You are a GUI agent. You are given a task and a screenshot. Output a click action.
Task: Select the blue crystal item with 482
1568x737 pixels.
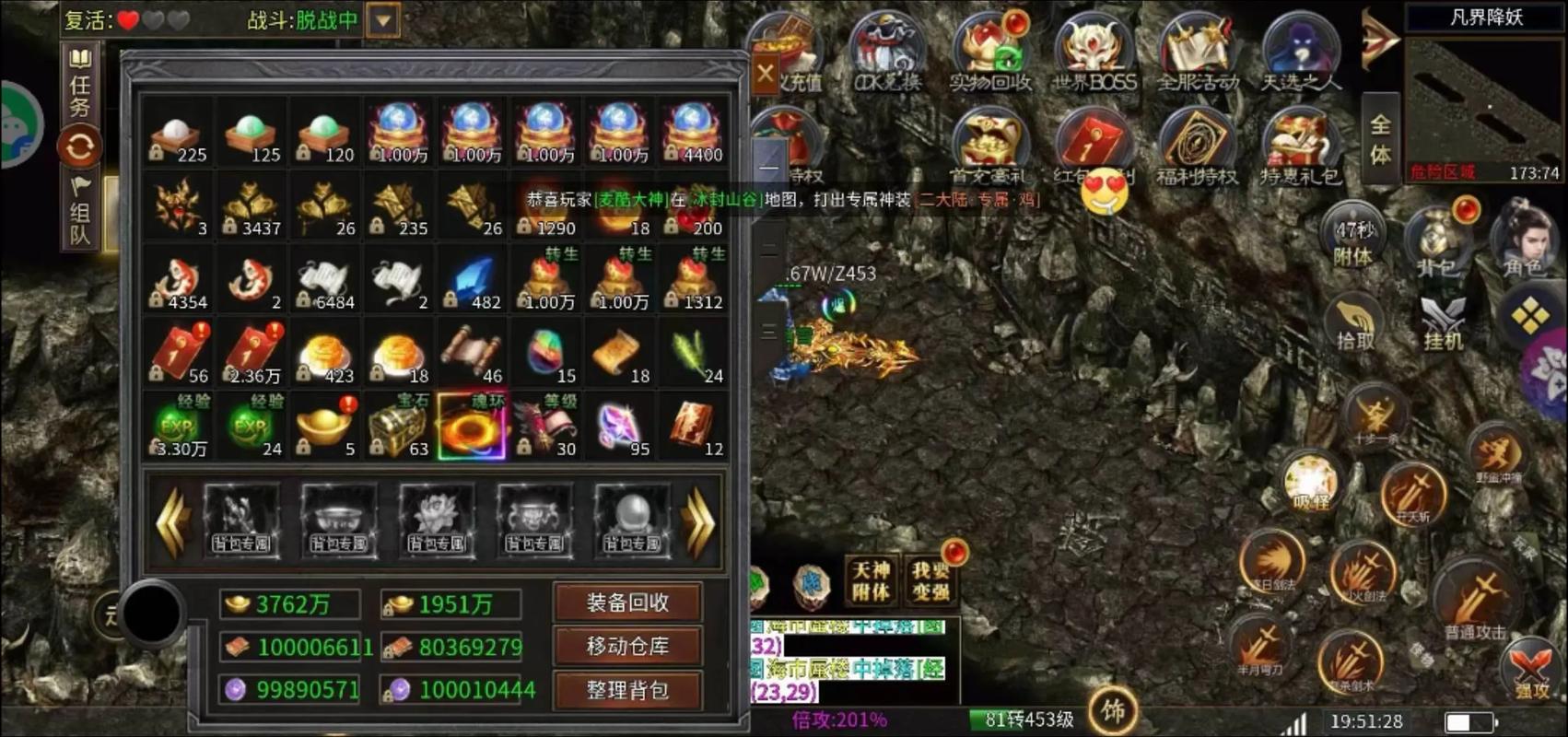coord(472,280)
